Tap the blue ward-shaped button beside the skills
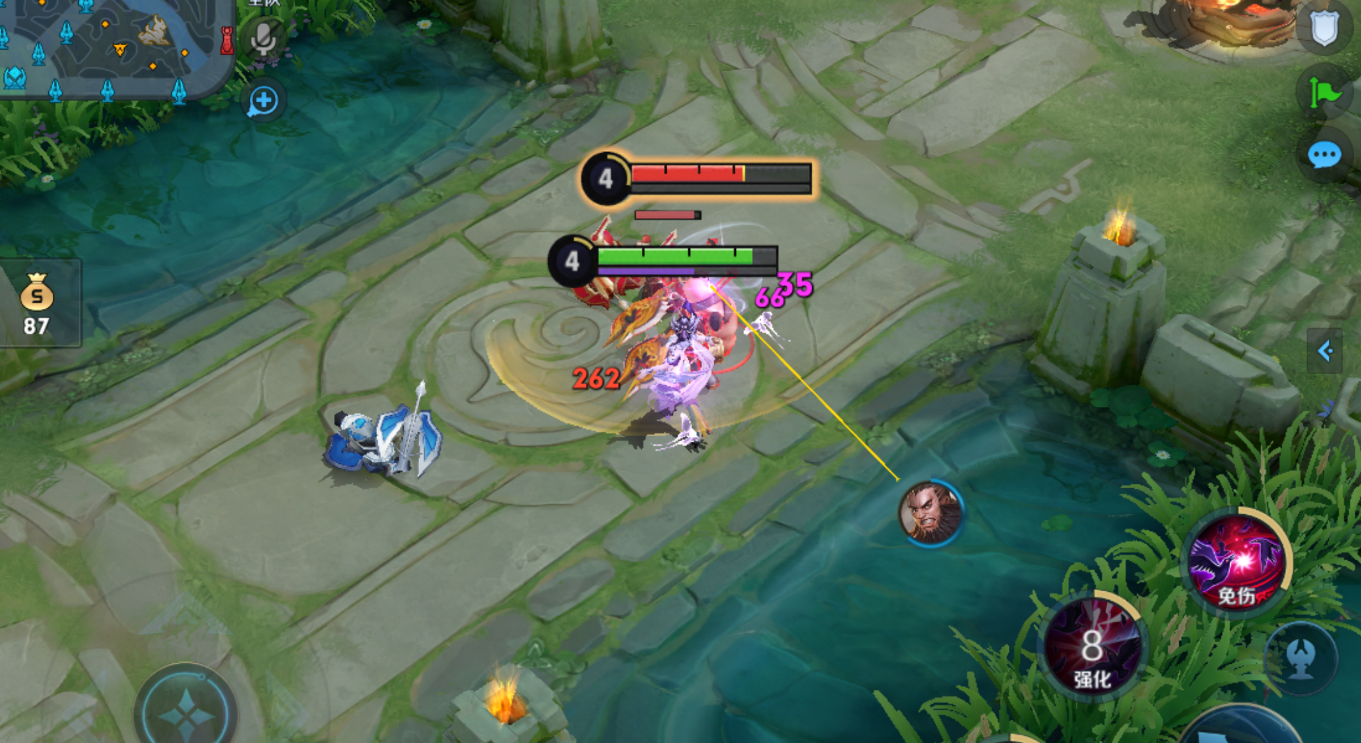 point(1300,660)
